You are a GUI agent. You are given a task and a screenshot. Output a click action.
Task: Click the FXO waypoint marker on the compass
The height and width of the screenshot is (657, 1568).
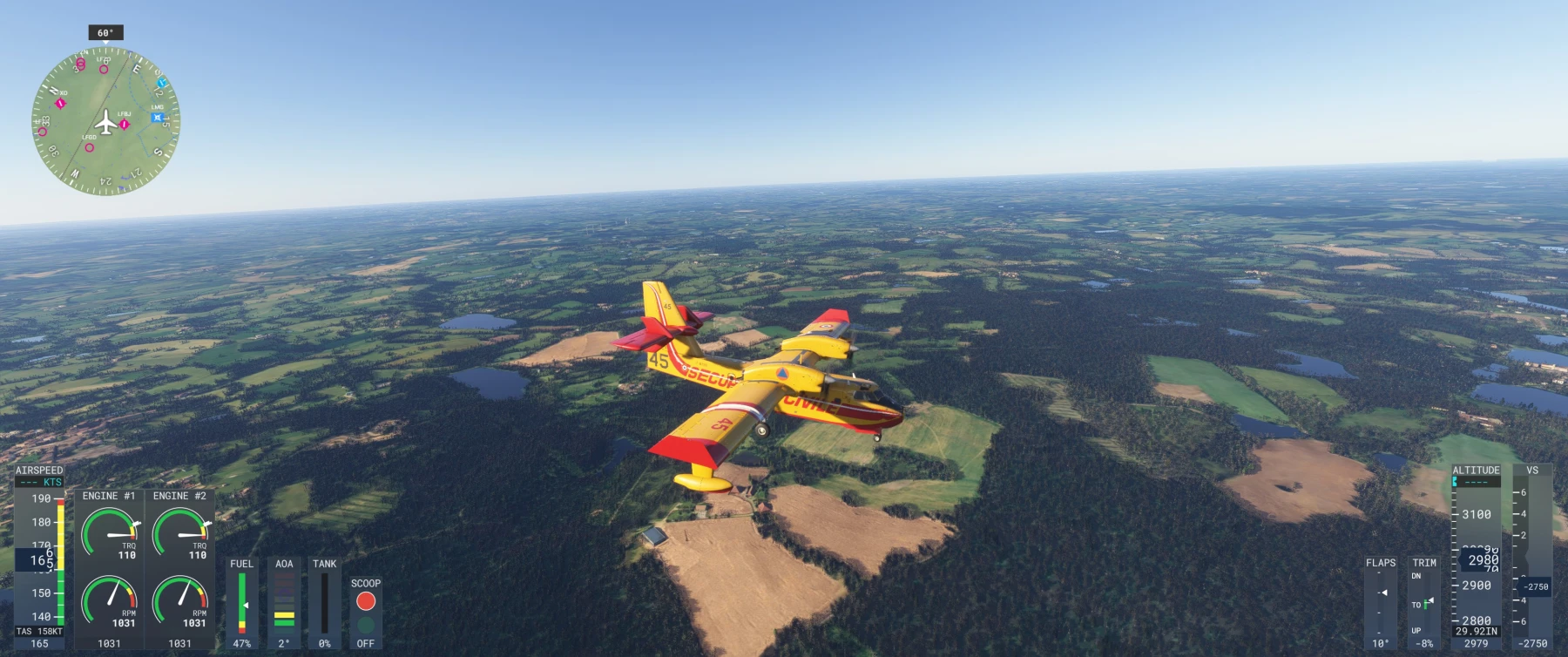pyautogui.click(x=60, y=103)
